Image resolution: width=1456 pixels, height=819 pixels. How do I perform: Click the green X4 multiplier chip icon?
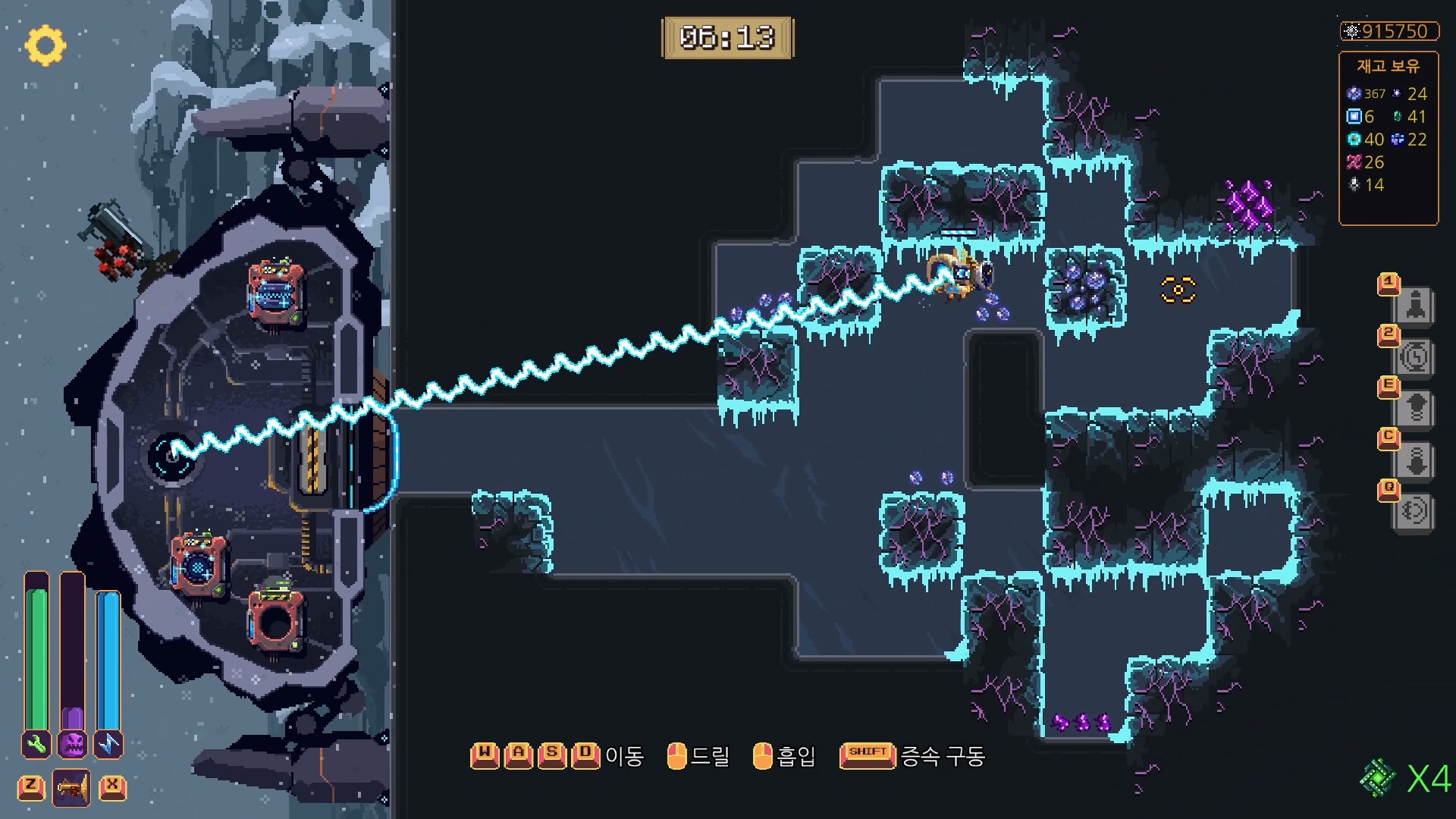[x=1377, y=778]
